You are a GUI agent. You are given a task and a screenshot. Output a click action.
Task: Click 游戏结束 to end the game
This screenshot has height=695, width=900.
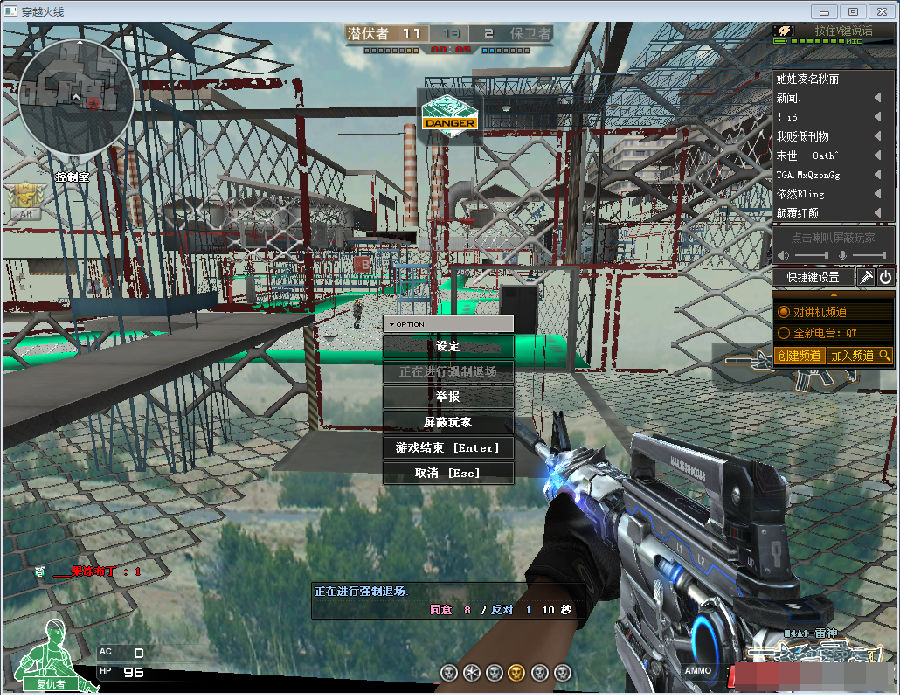click(x=448, y=448)
